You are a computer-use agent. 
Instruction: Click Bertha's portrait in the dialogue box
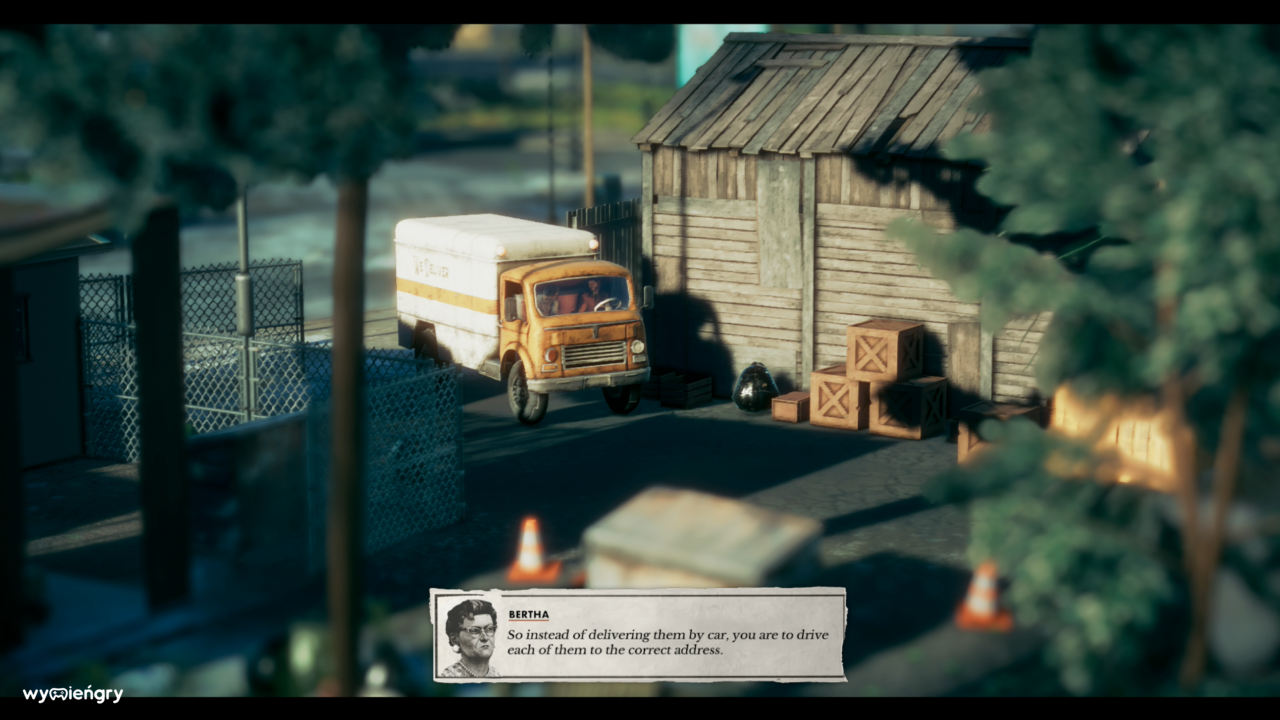click(468, 634)
